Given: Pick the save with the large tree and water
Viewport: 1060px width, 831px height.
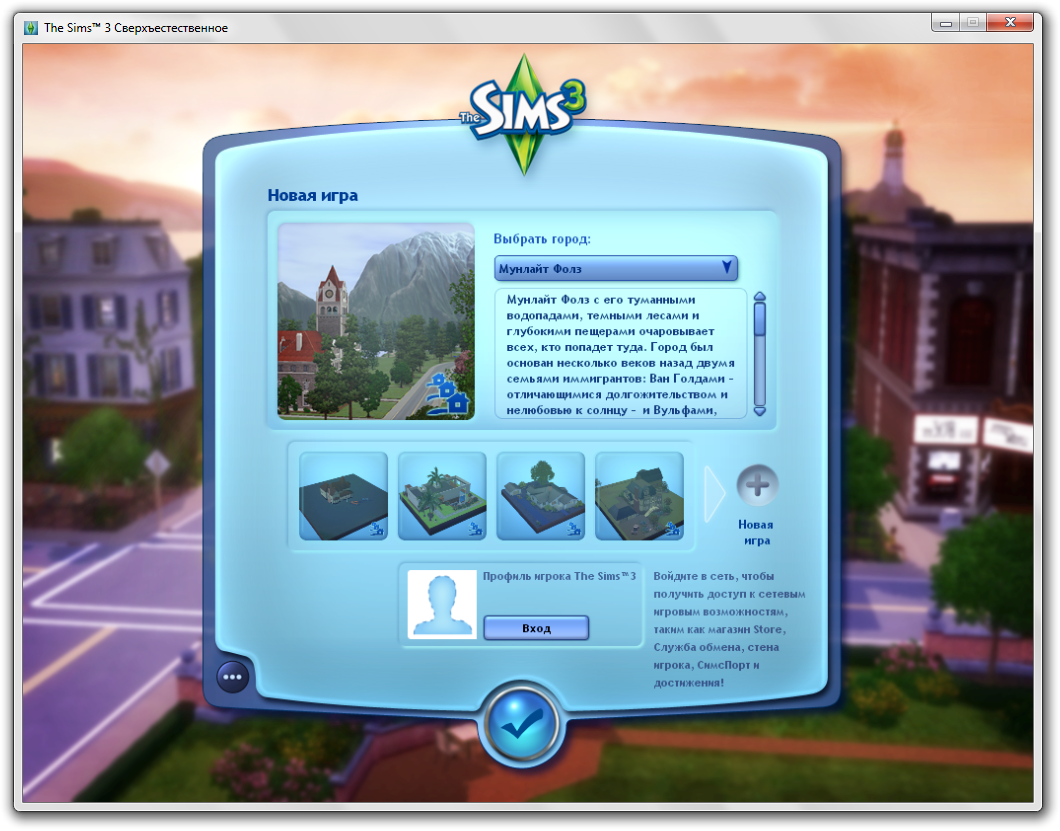Looking at the screenshot, I should click(x=541, y=496).
